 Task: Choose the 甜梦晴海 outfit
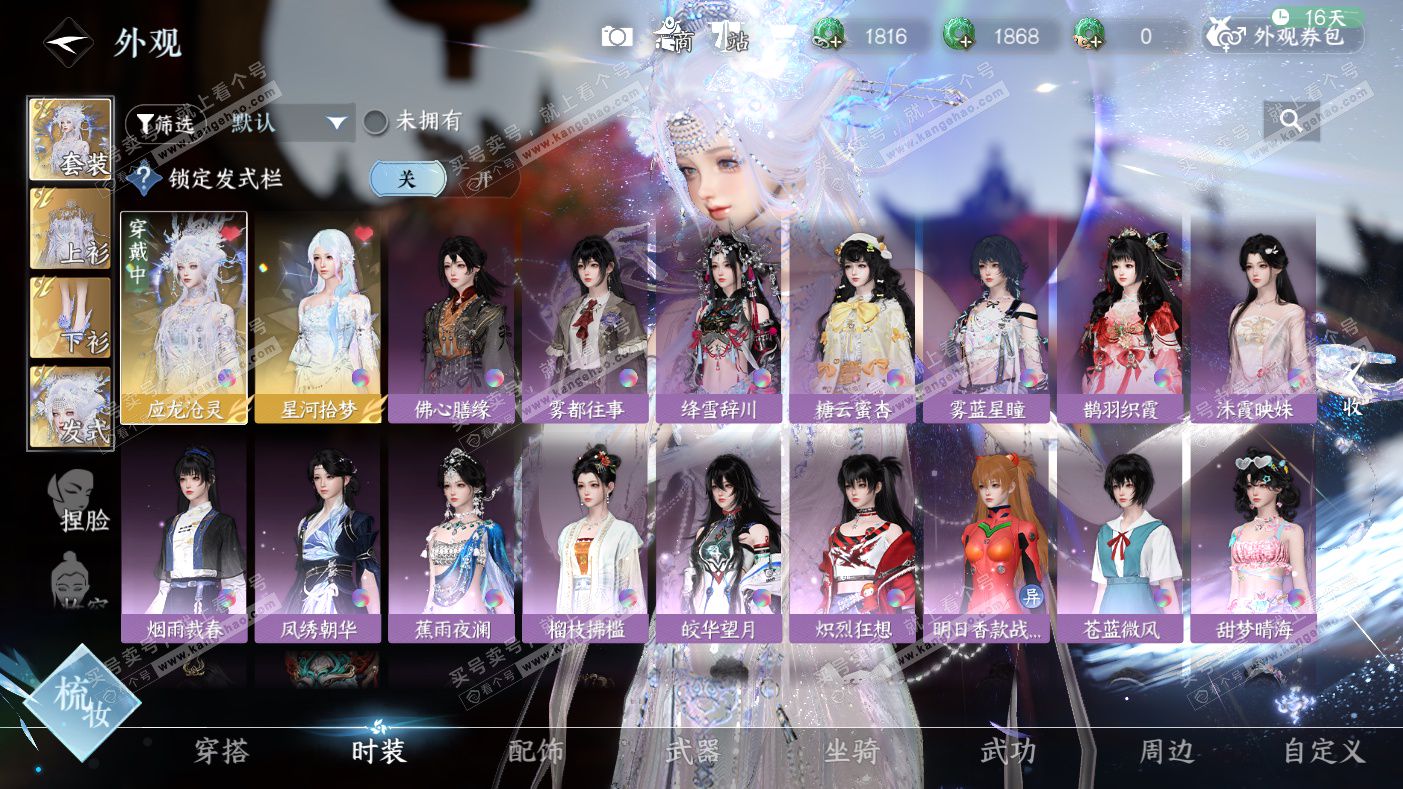click(x=1253, y=537)
